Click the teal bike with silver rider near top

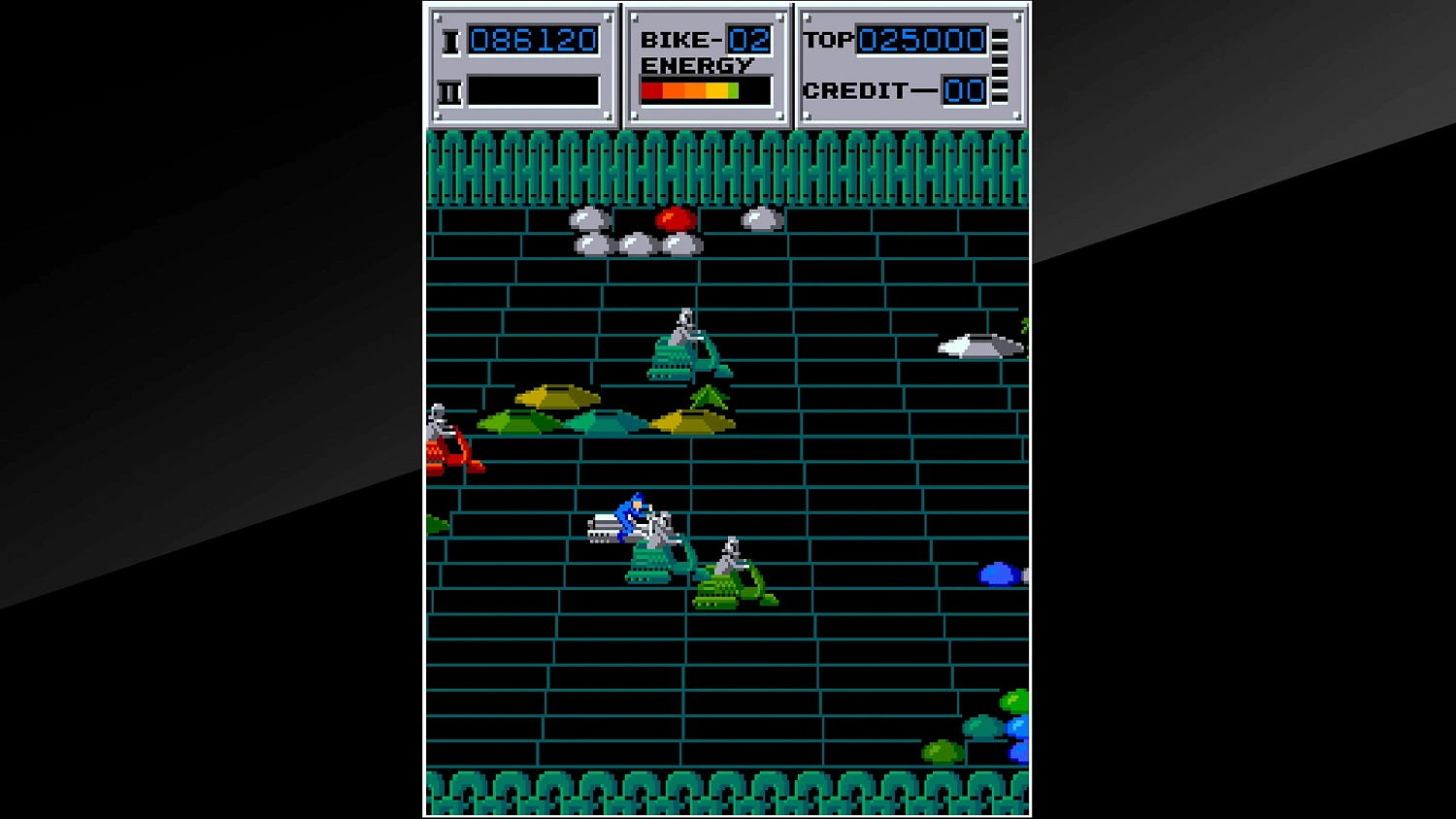click(686, 344)
